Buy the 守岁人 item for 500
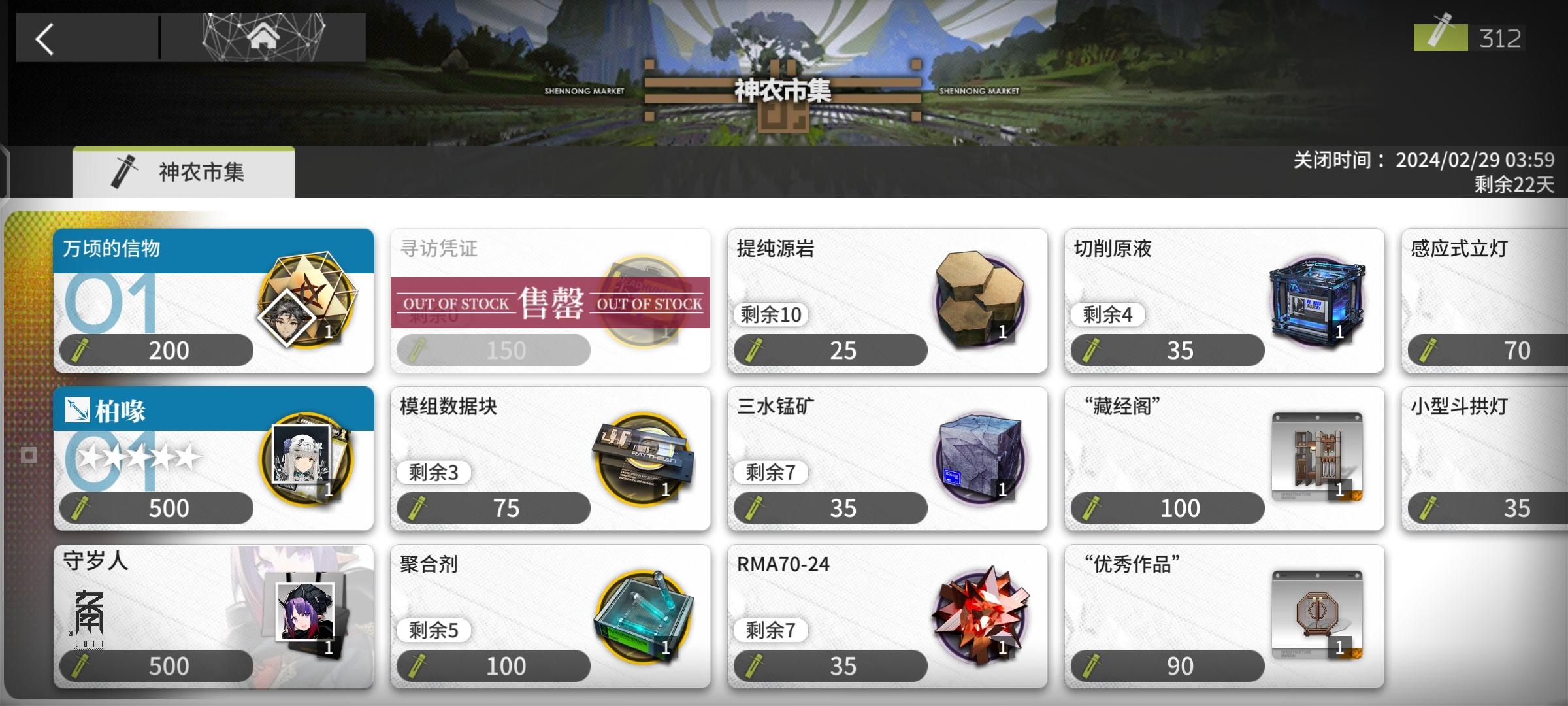Viewport: 1568px width, 706px height. tap(157, 665)
